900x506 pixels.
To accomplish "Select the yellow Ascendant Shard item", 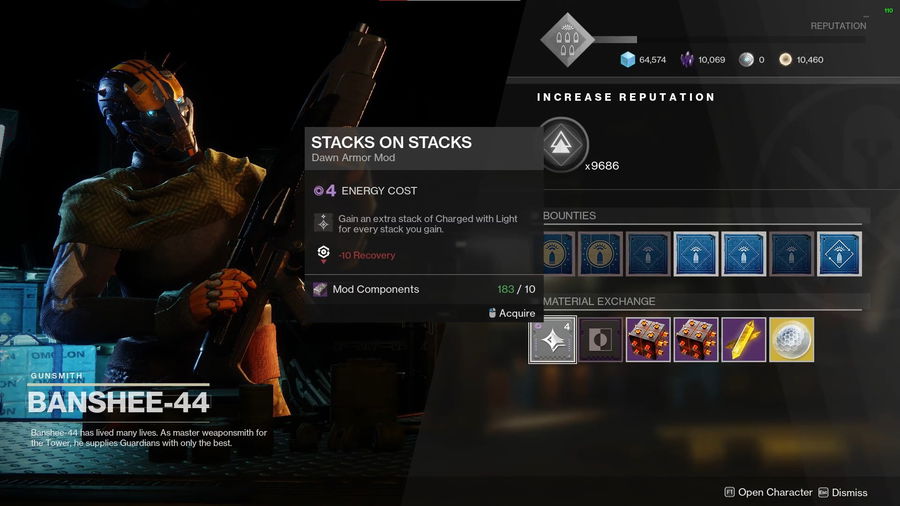I will (x=744, y=340).
